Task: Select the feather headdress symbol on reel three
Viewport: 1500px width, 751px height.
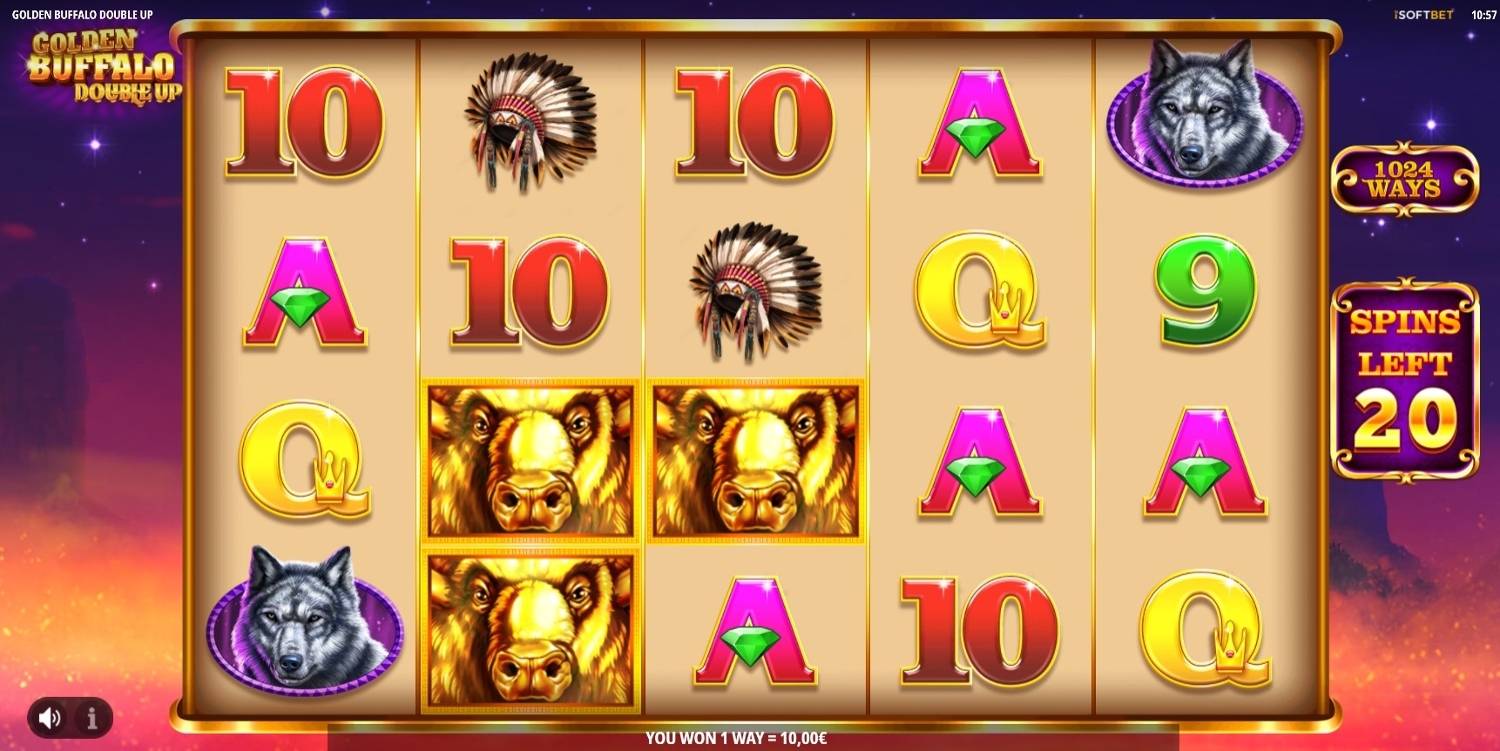Action: coord(753,292)
